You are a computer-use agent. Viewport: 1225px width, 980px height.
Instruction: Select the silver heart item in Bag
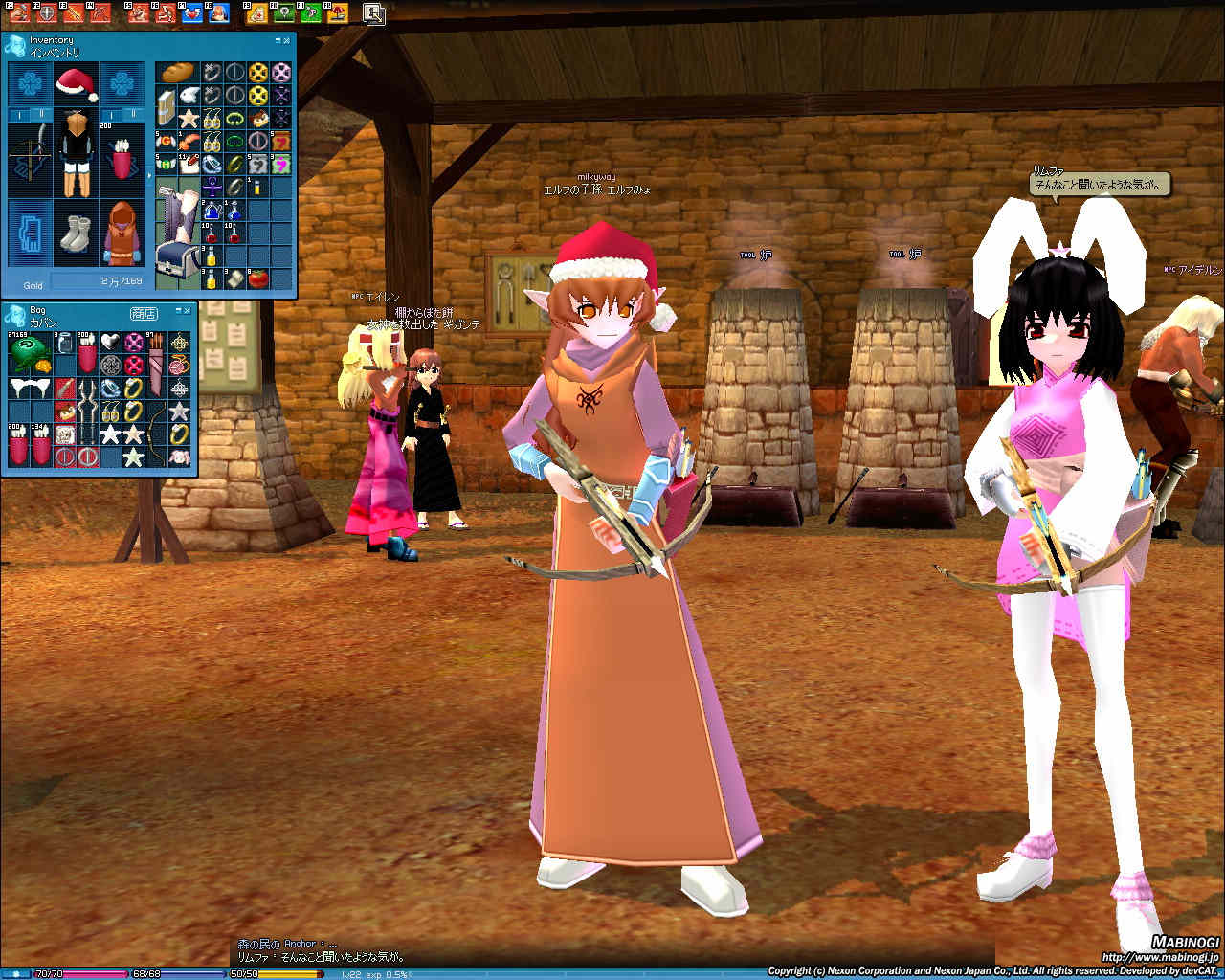coord(110,342)
